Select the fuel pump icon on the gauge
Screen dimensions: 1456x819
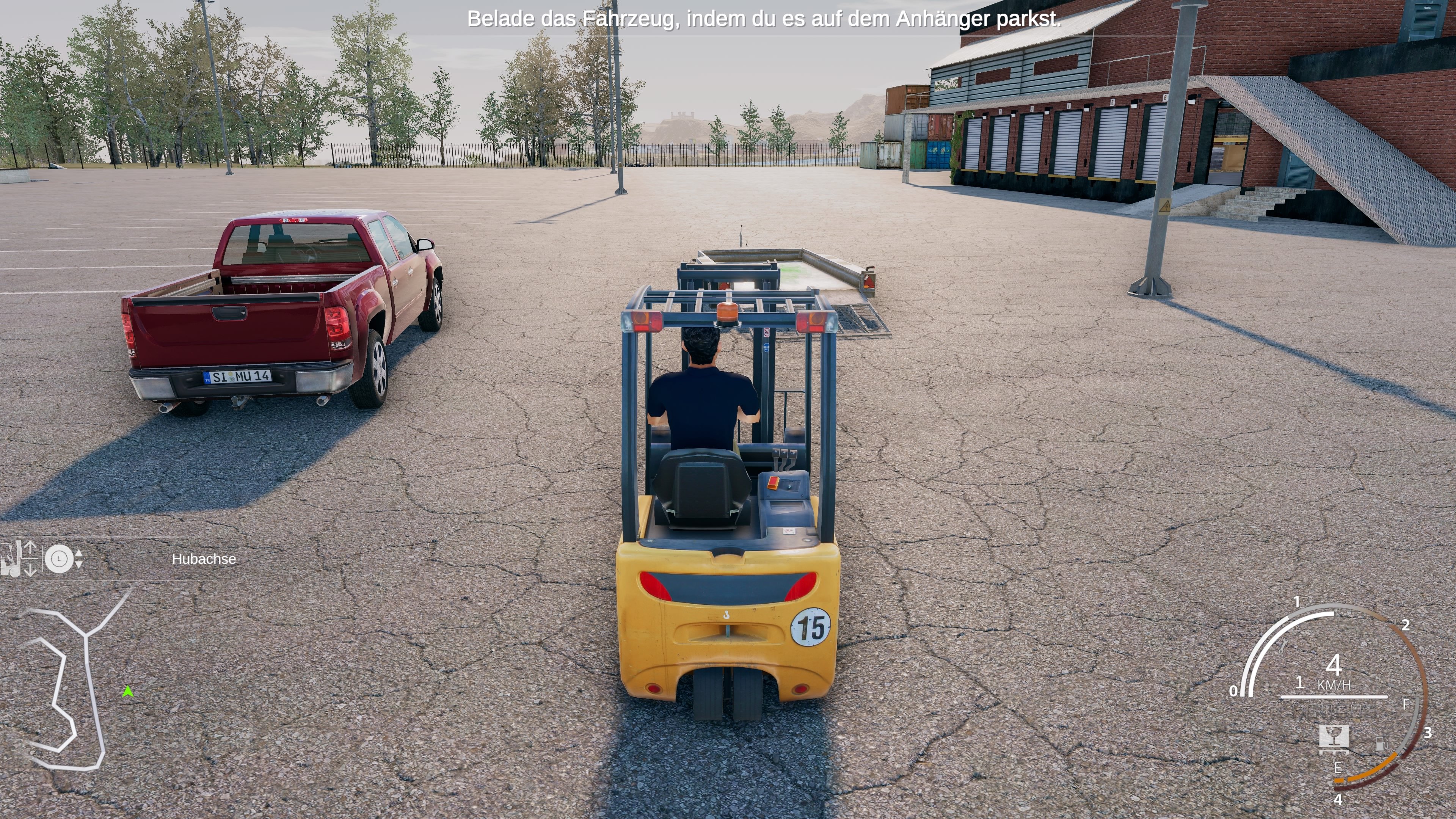(1382, 744)
